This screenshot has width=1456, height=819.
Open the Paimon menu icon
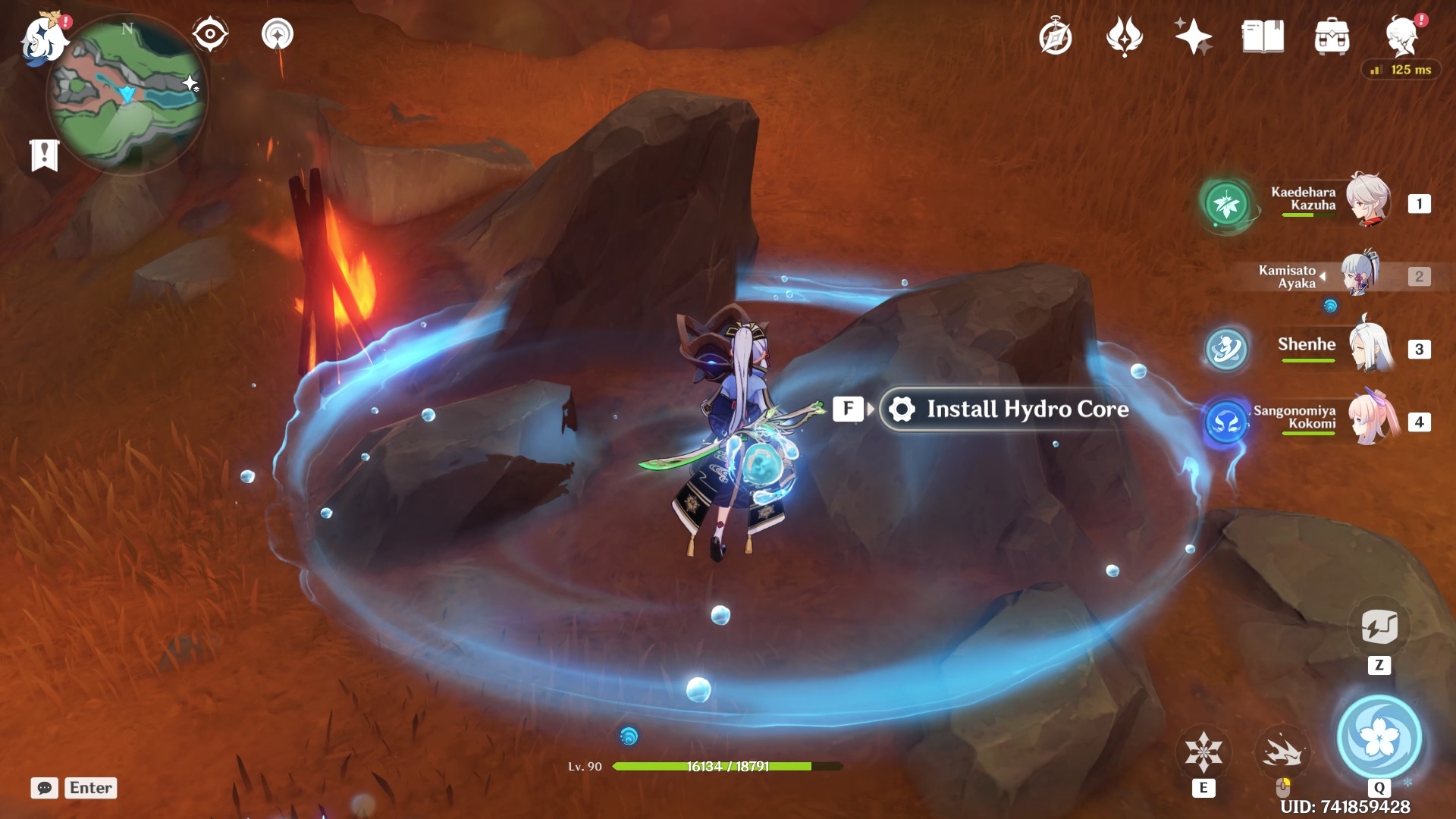42,38
